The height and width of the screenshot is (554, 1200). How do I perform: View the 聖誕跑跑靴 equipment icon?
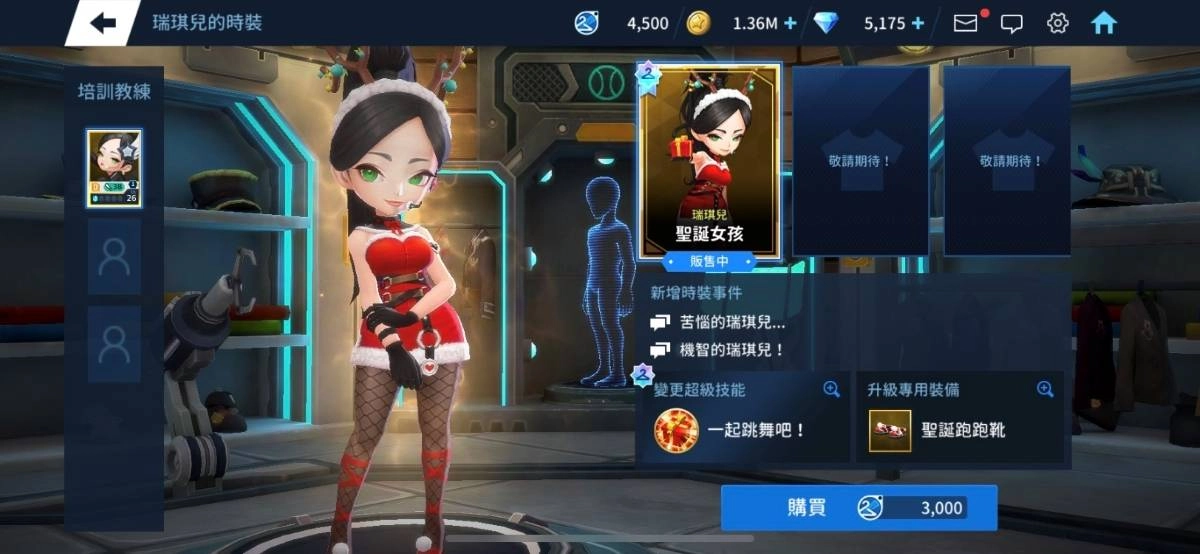click(x=889, y=431)
